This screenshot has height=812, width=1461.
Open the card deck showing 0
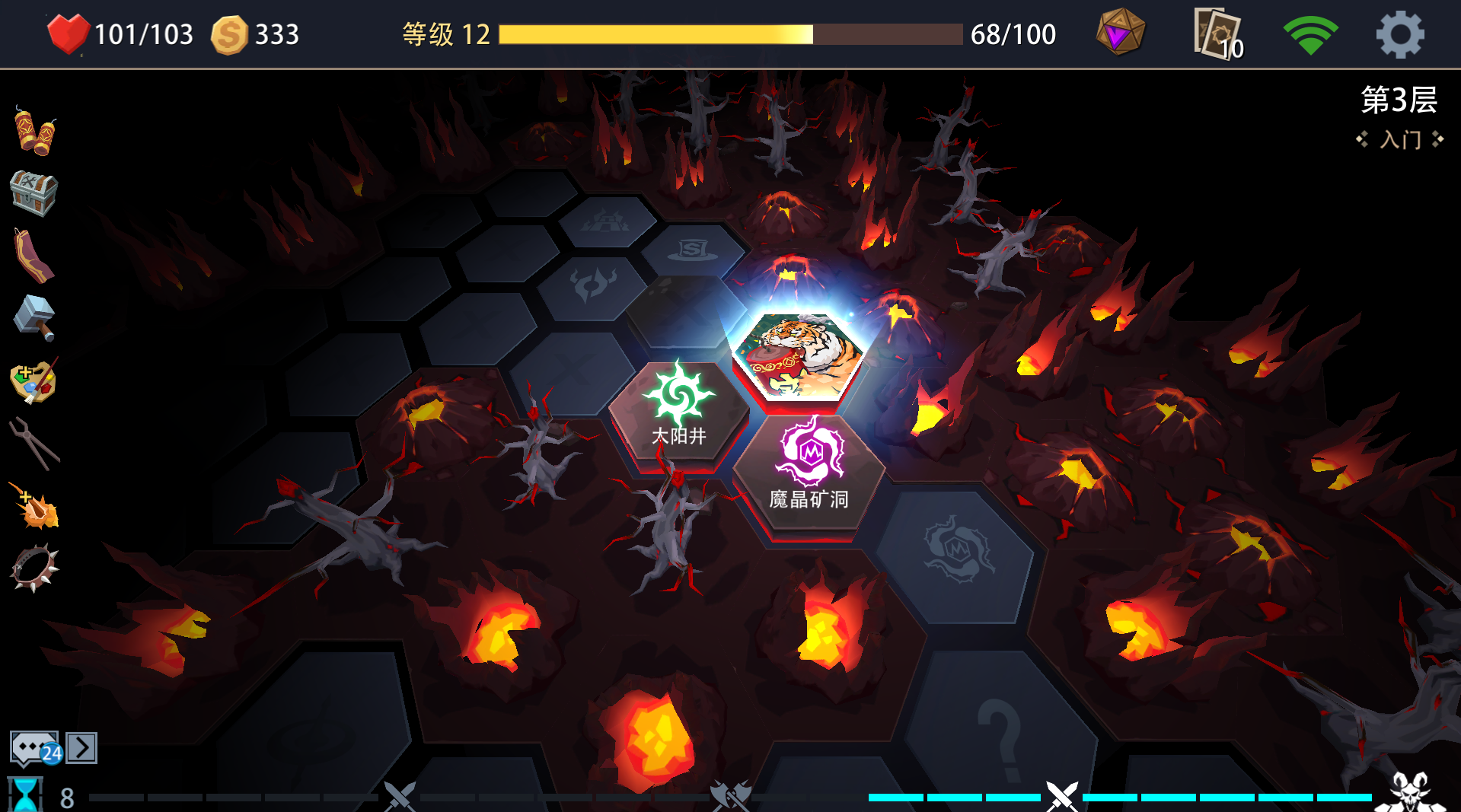pos(1216,33)
